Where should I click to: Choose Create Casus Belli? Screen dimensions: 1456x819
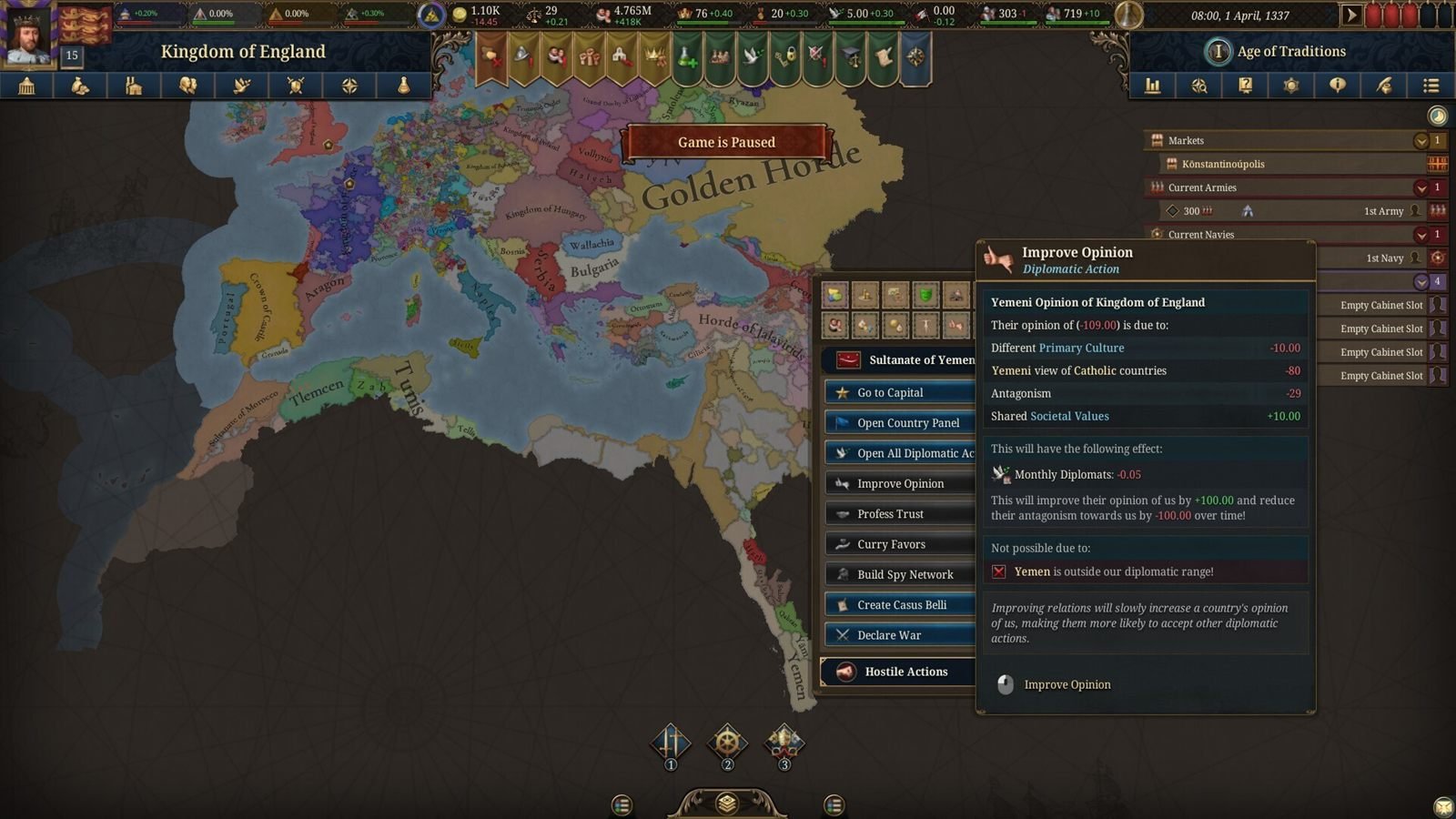point(899,605)
